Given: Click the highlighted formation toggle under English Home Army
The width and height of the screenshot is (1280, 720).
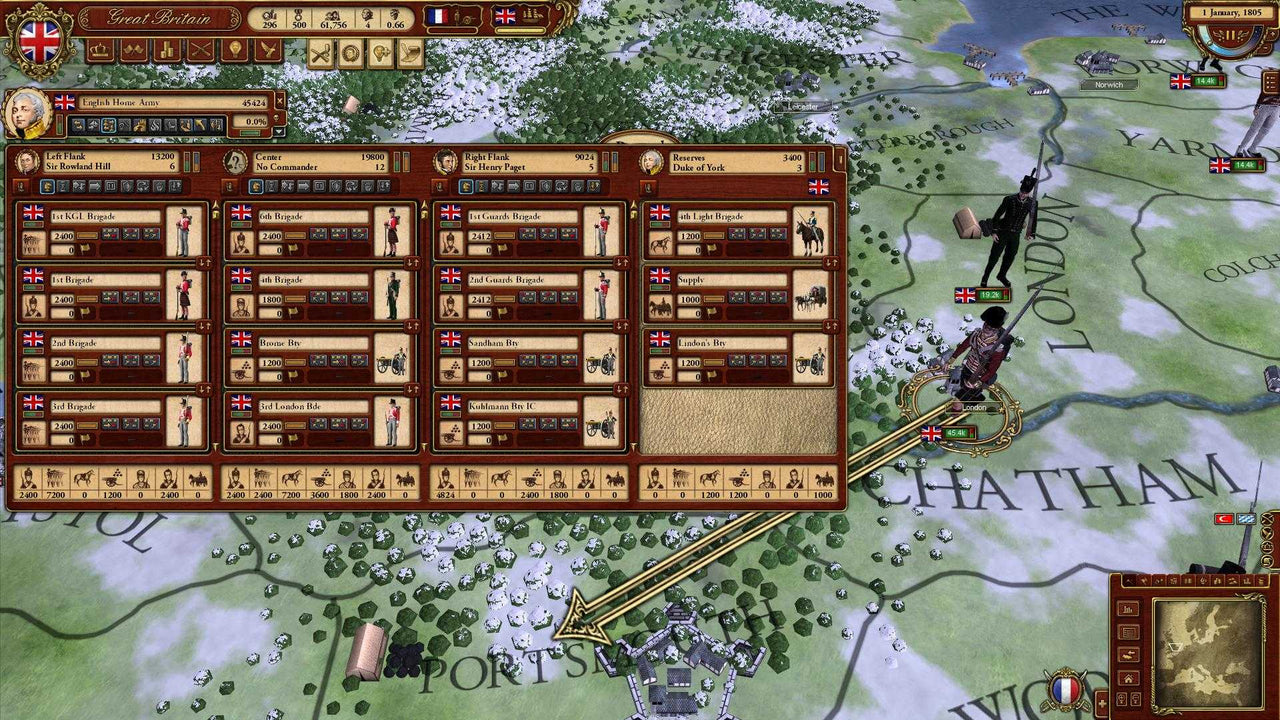Looking at the screenshot, I should coord(107,125).
